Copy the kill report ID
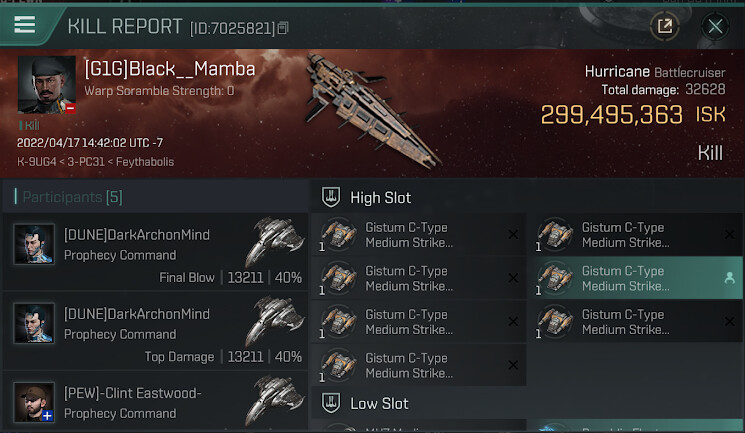 pyautogui.click(x=284, y=28)
